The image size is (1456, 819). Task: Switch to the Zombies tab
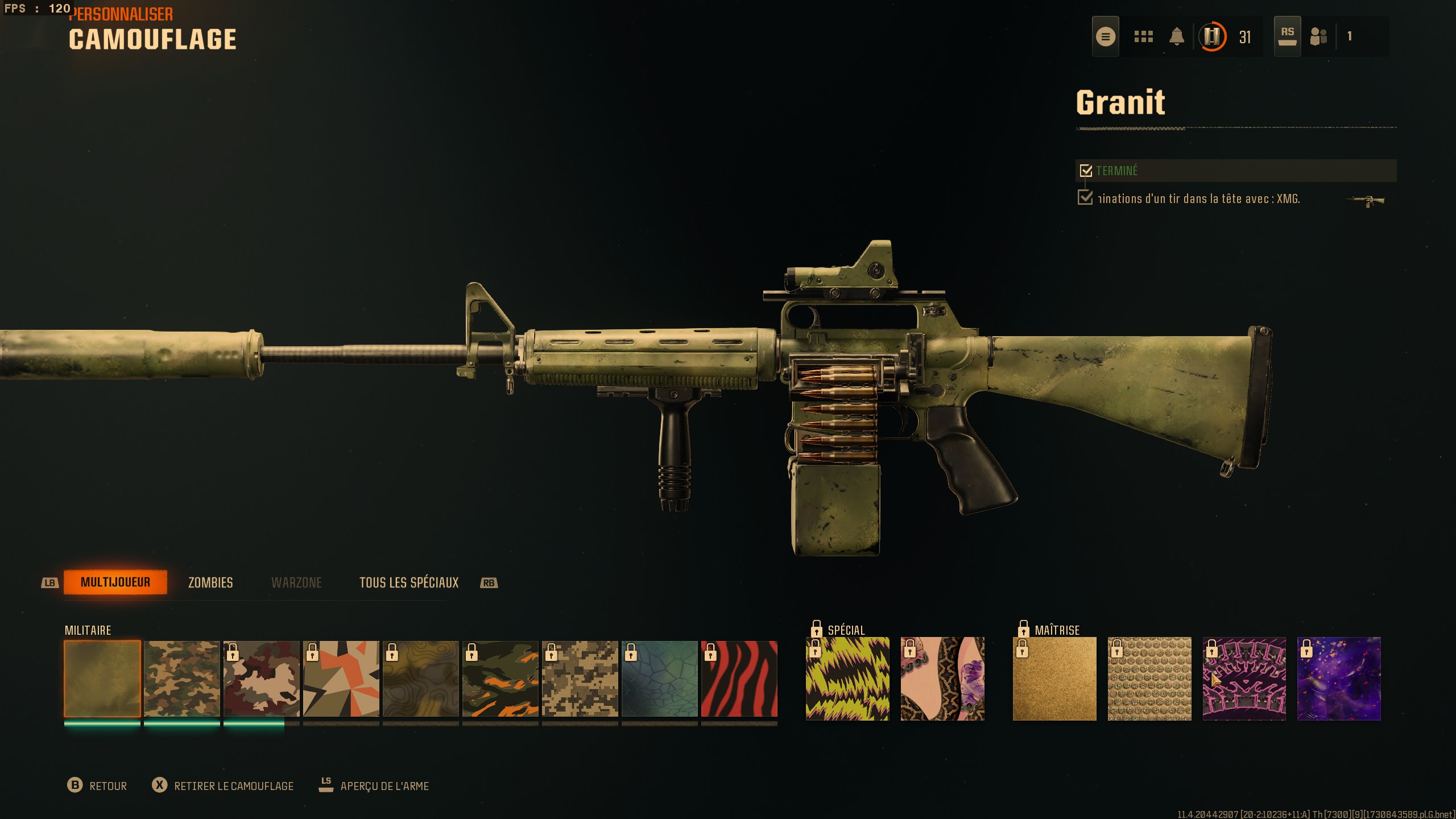(210, 582)
